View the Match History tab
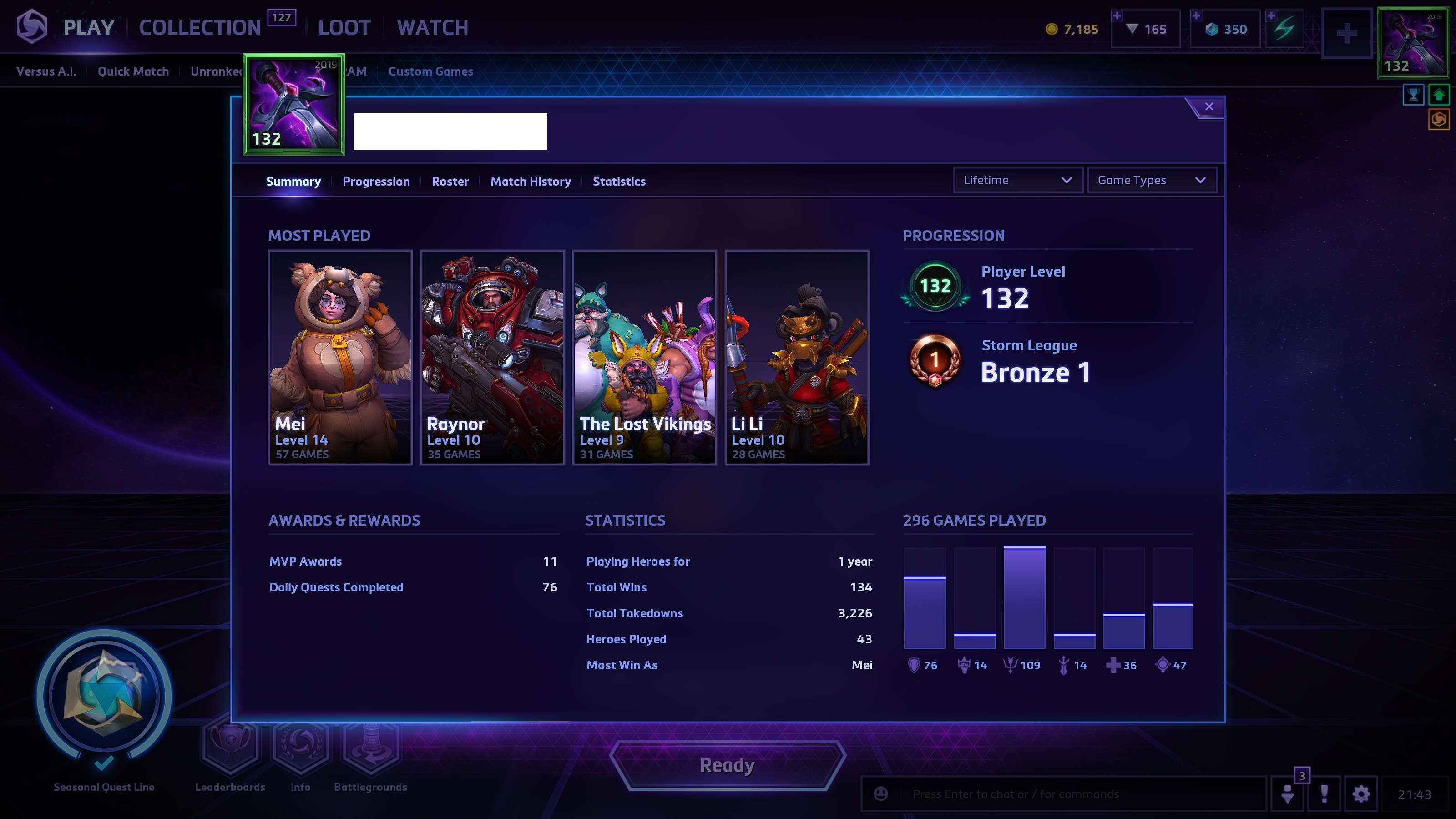The image size is (1456, 819). coord(530,182)
